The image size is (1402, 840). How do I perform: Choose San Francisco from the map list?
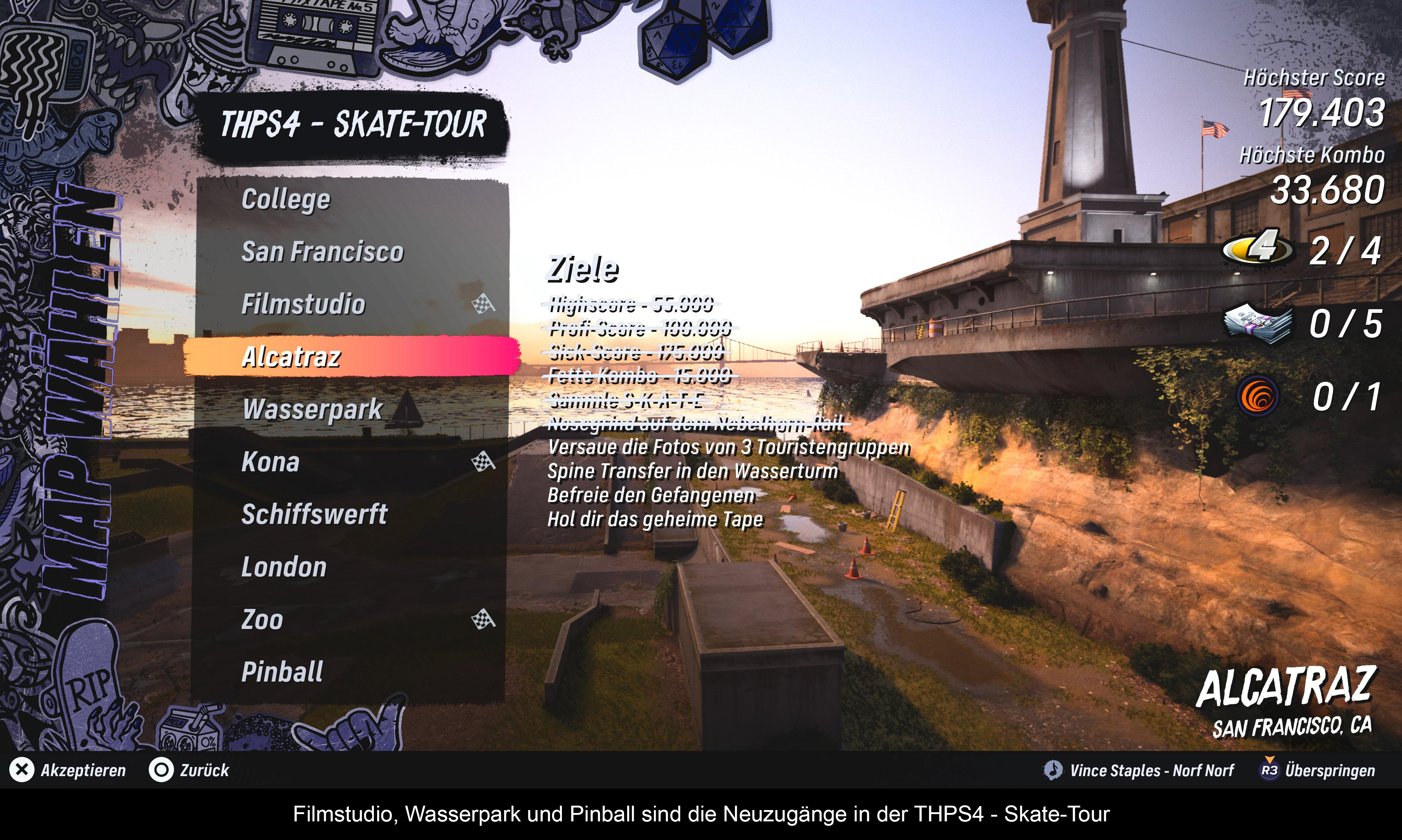tap(323, 252)
